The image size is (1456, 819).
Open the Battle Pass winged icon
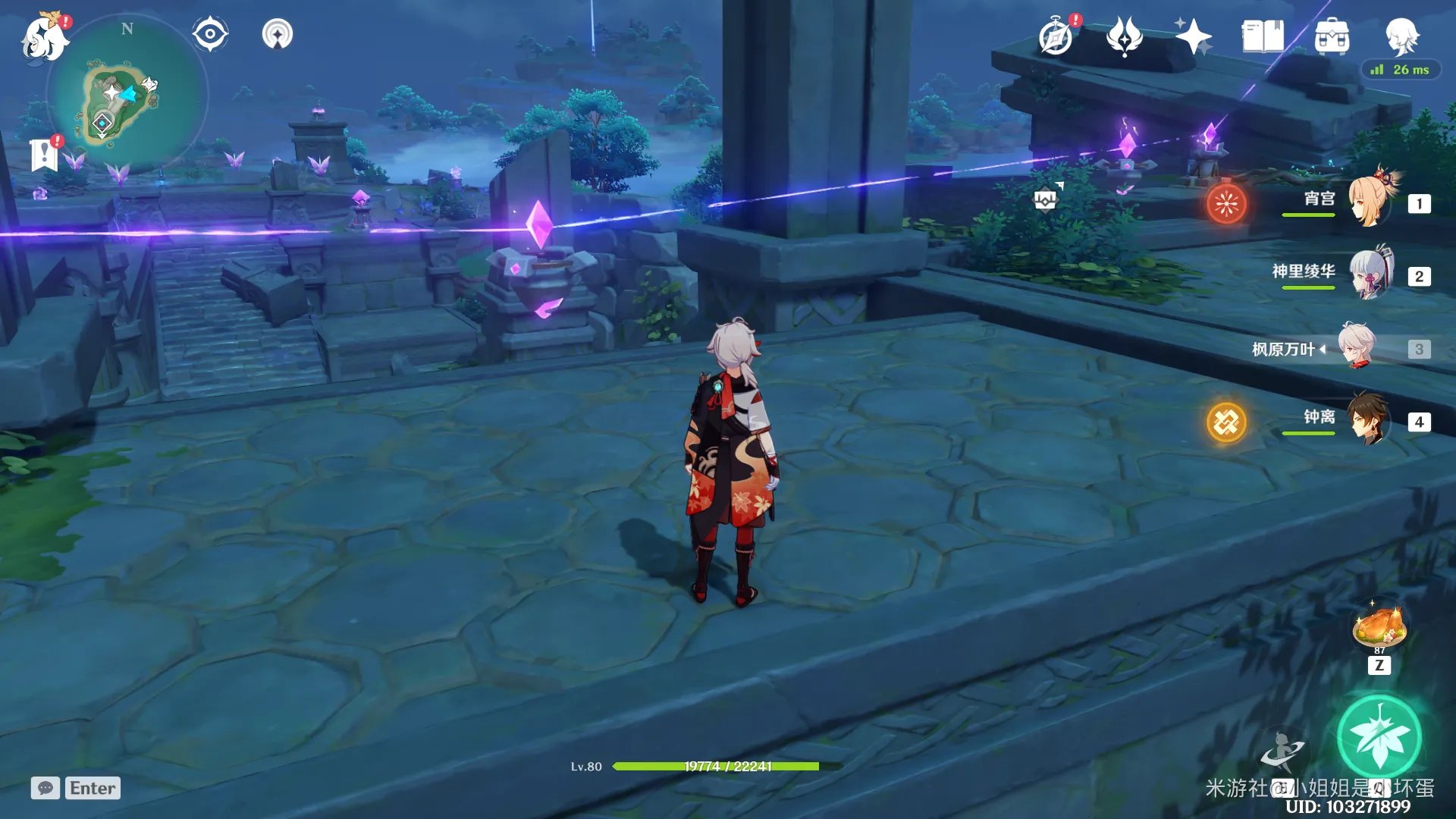1124,36
